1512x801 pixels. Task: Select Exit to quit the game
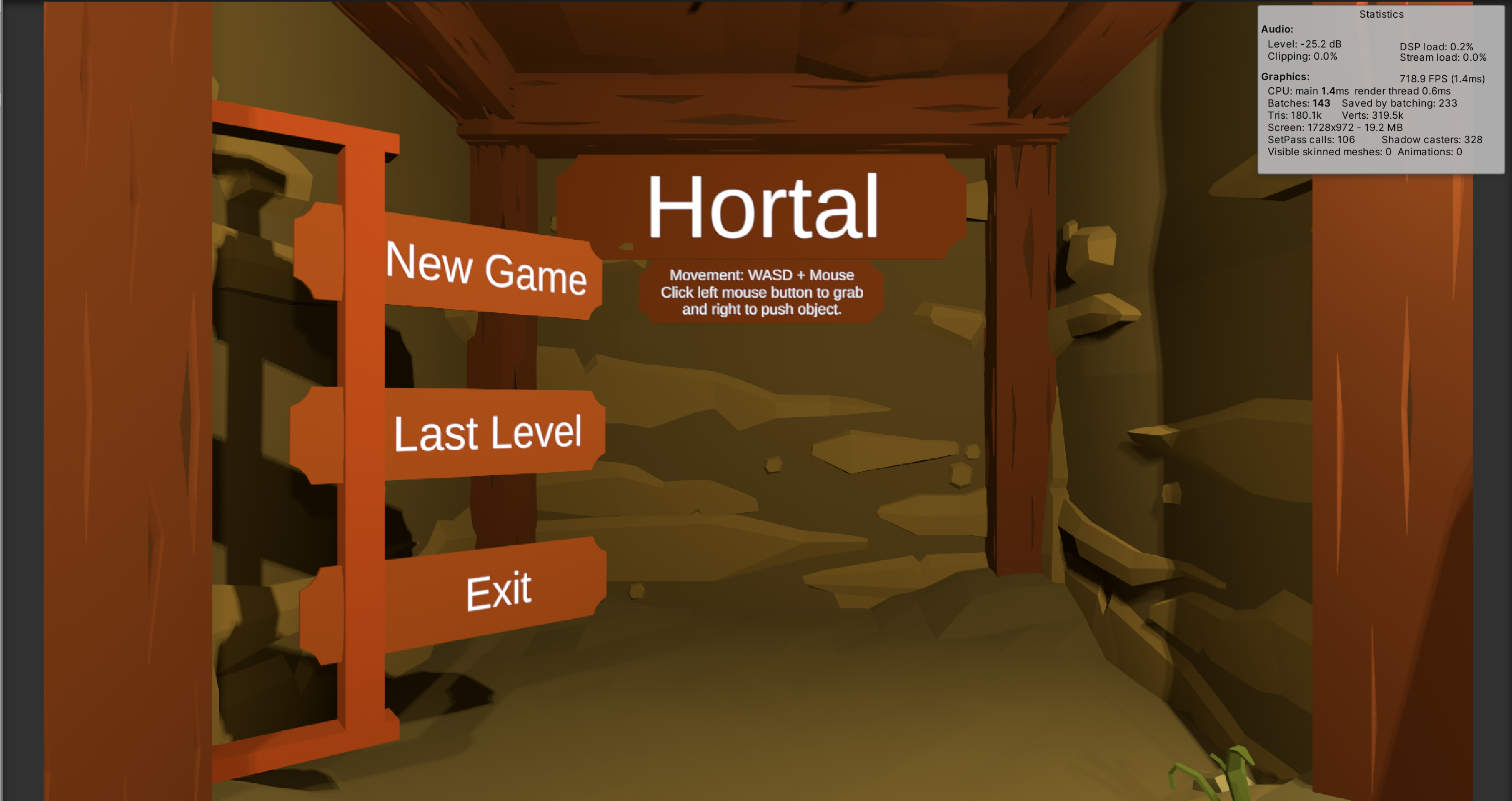click(x=499, y=590)
